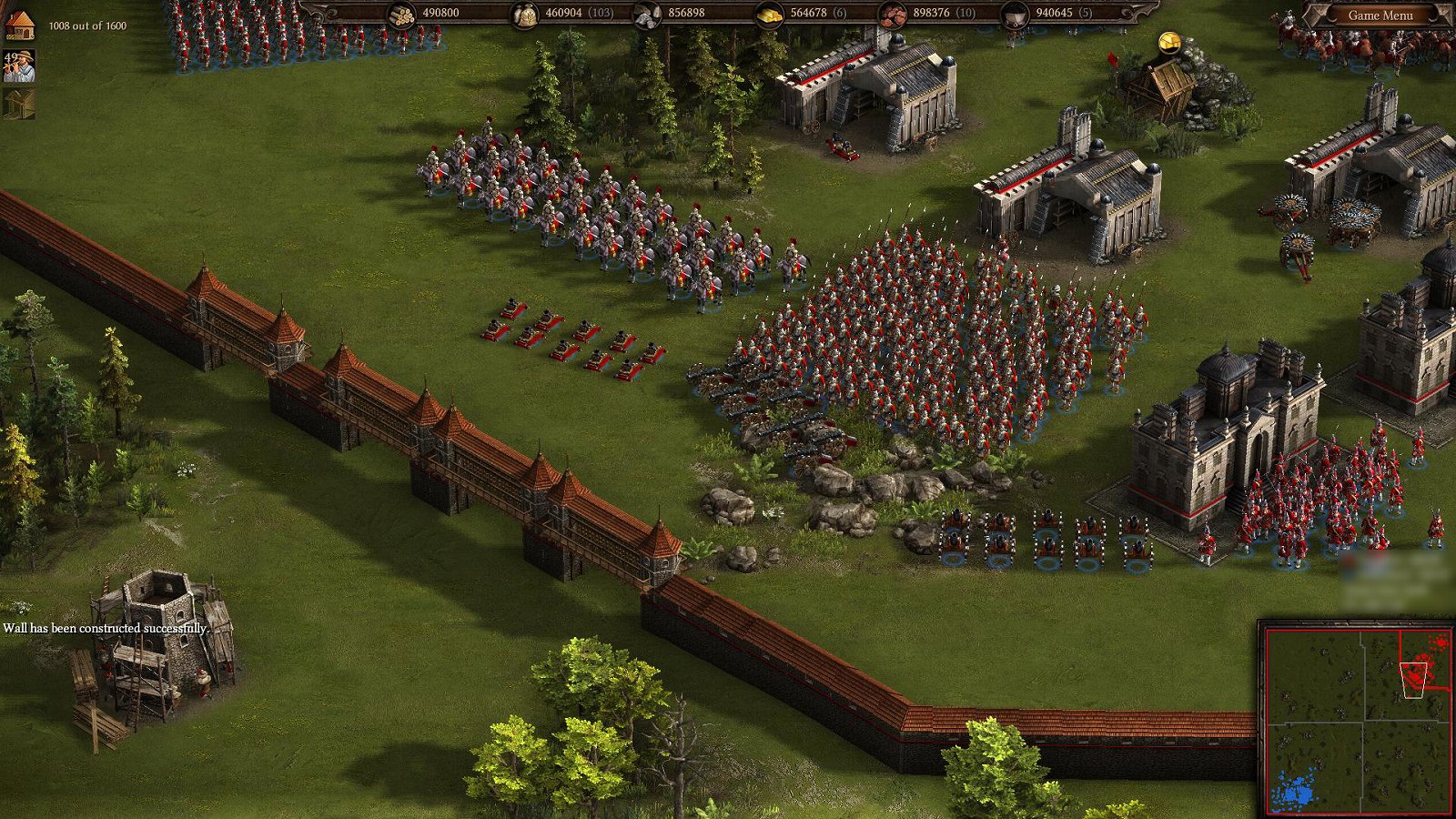Screen dimensions: 1456x819
Task: Select the wooden building icon below the peasant
Action: pos(19,103)
